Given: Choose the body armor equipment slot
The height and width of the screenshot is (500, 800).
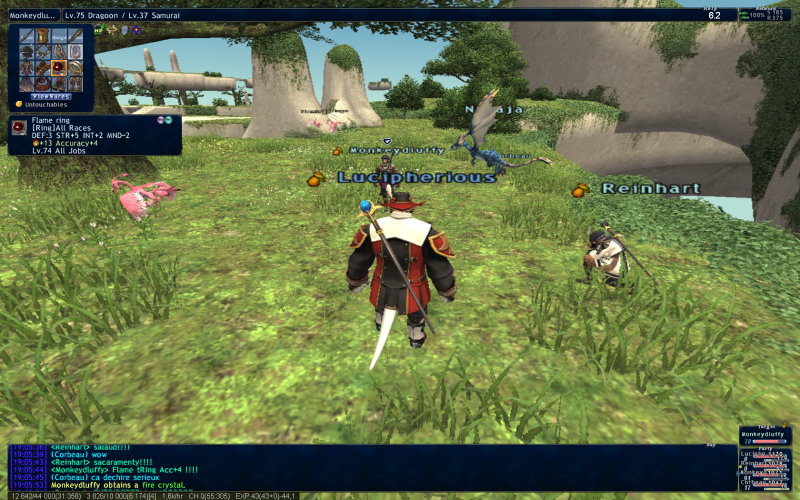Looking at the screenshot, I should (x=28, y=67).
